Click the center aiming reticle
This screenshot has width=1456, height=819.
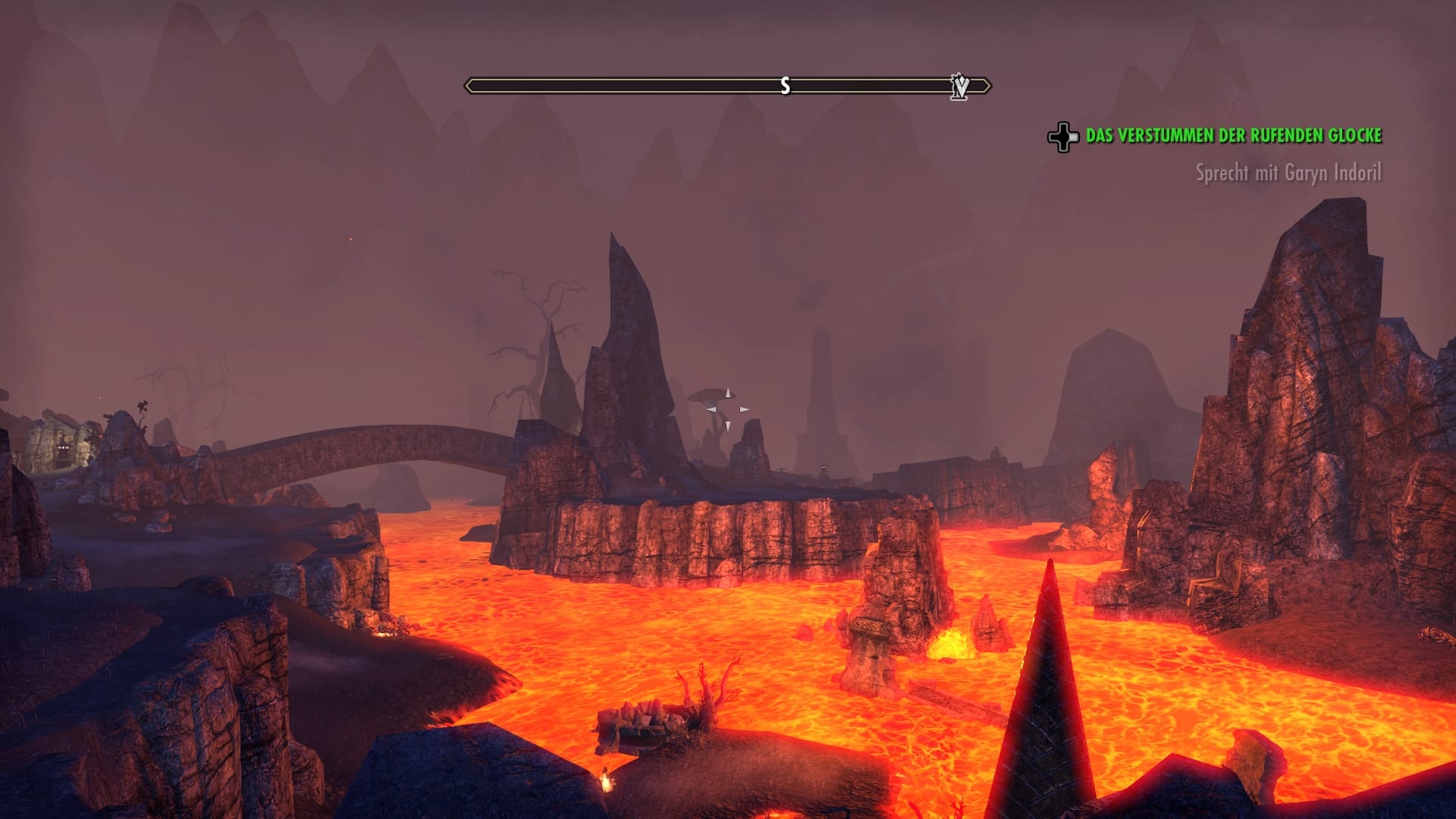click(727, 409)
